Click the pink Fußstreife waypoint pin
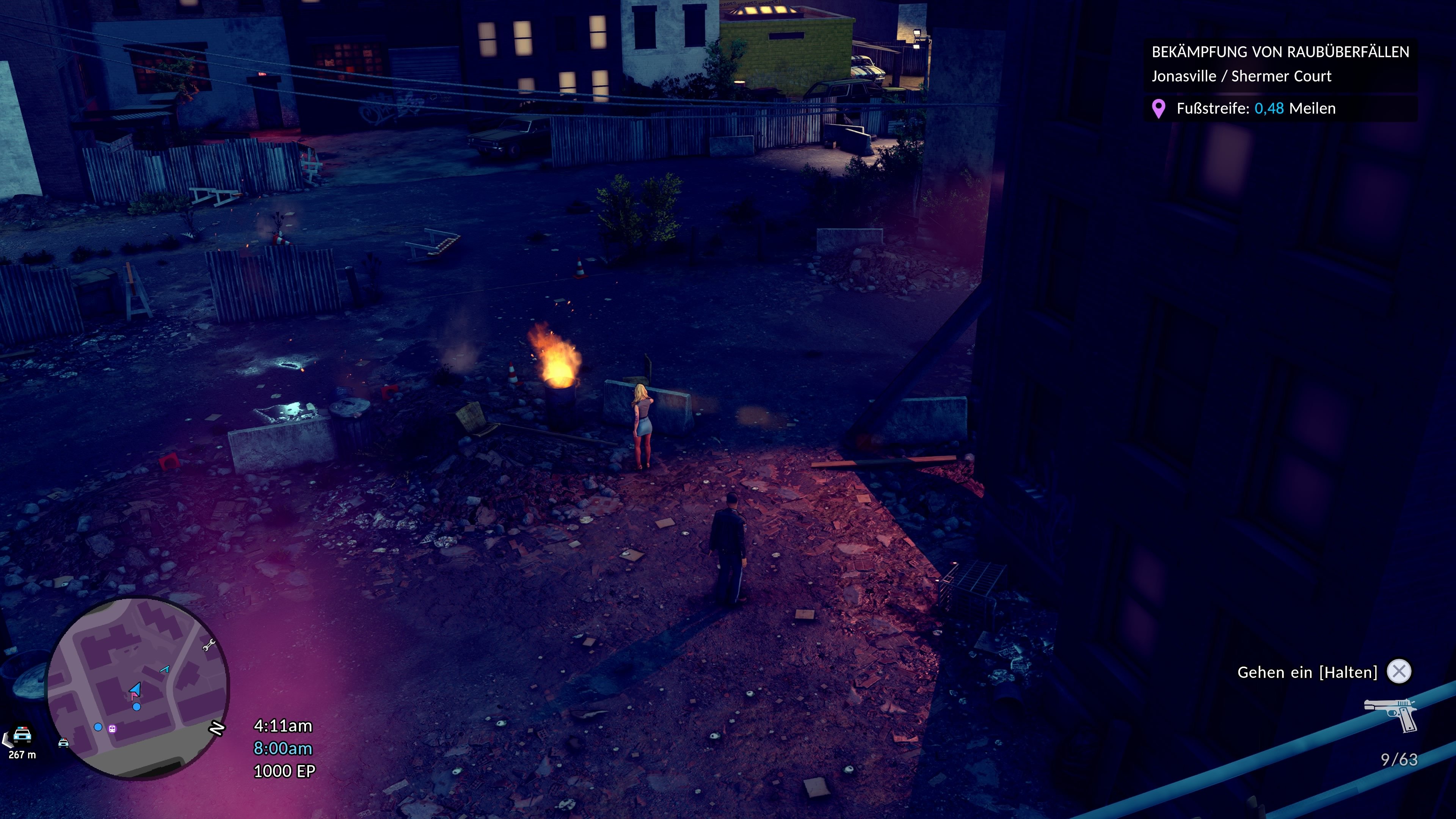This screenshot has height=819, width=1456. 1158,108
